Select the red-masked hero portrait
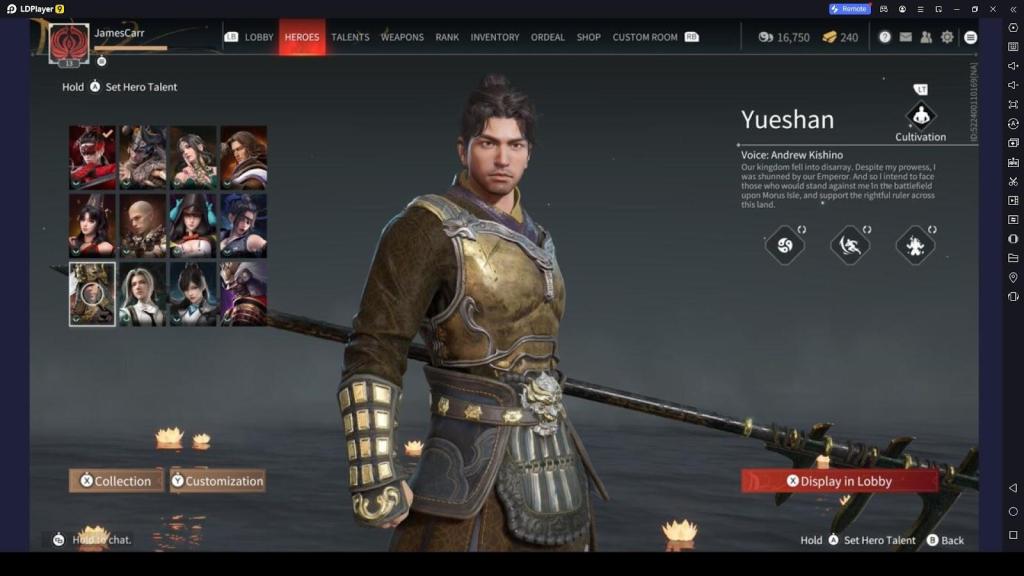 coord(92,157)
